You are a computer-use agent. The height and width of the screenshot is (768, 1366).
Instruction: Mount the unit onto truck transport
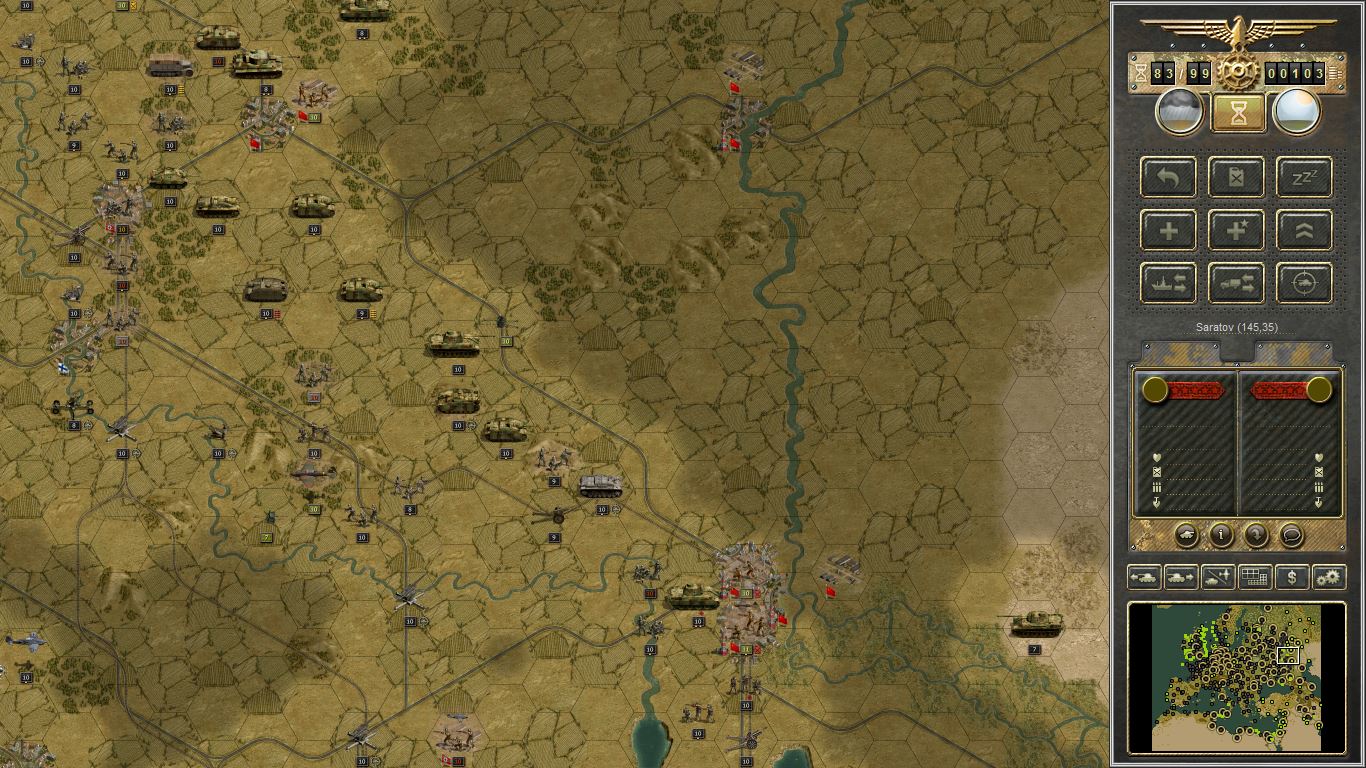coord(1236,283)
